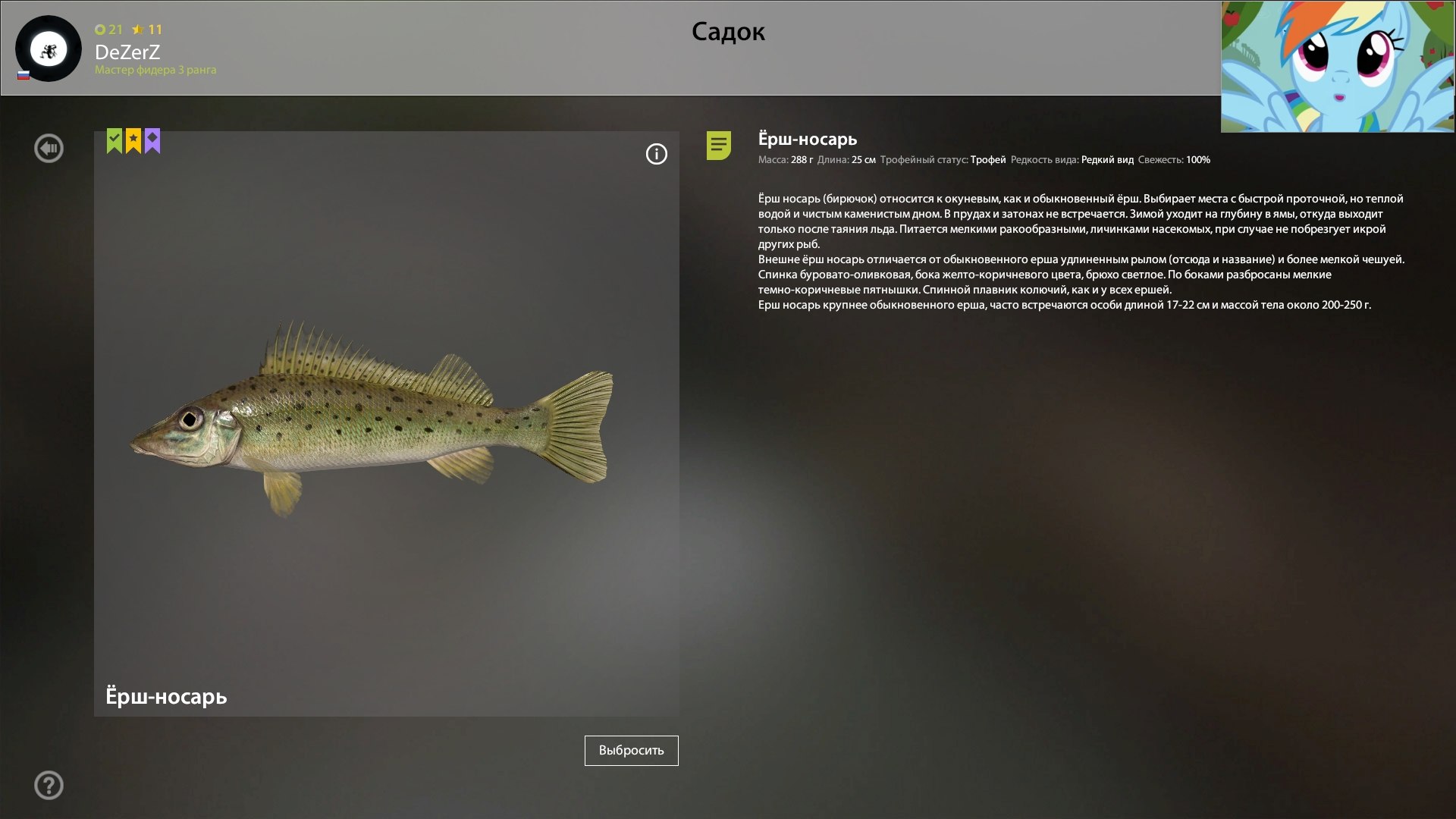This screenshot has height=819, width=1456.
Task: Click the Трофей trophy status label
Action: 988,160
